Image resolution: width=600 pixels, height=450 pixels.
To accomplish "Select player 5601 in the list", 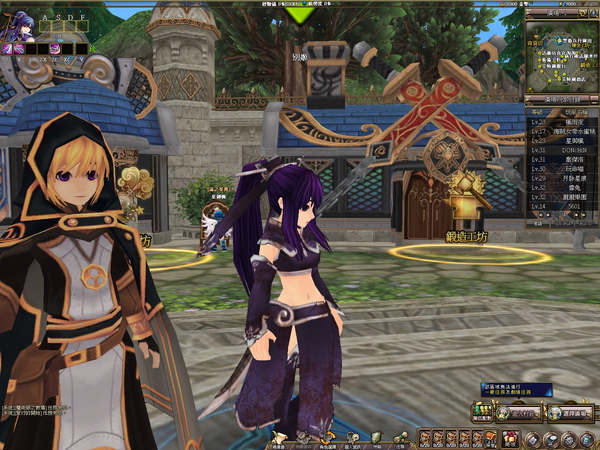I will click(x=561, y=205).
